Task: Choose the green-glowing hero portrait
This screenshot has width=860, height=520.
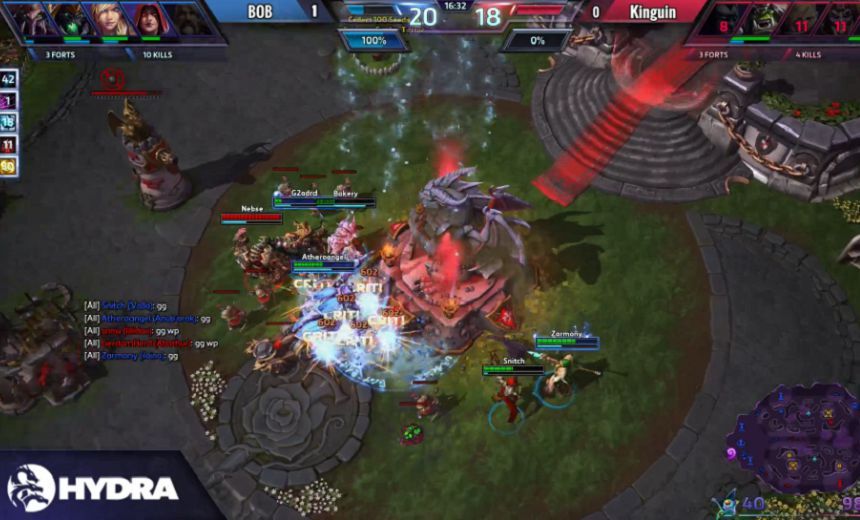Action: [x=72, y=20]
